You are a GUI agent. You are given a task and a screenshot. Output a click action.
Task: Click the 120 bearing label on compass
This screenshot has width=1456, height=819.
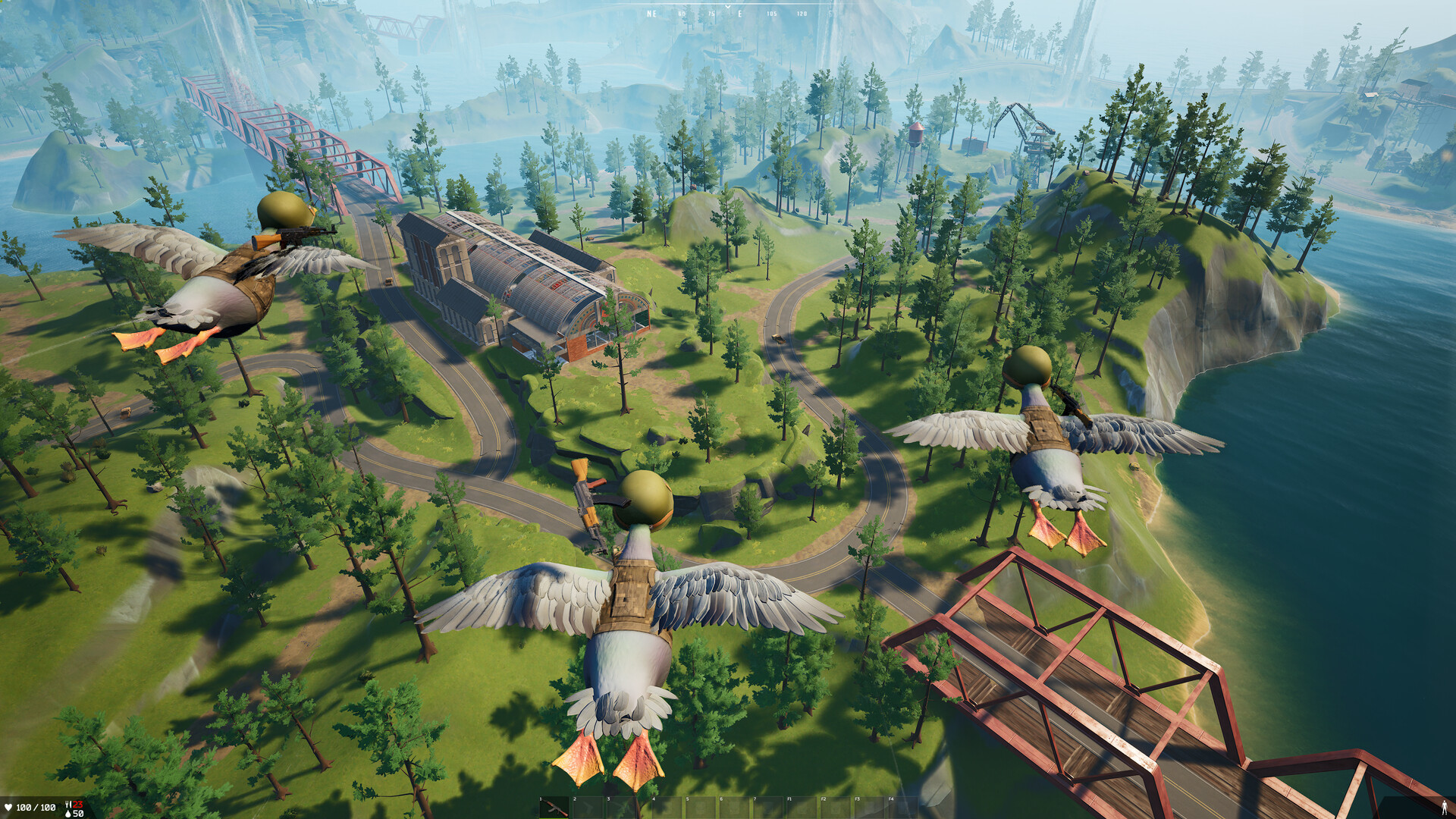click(802, 13)
